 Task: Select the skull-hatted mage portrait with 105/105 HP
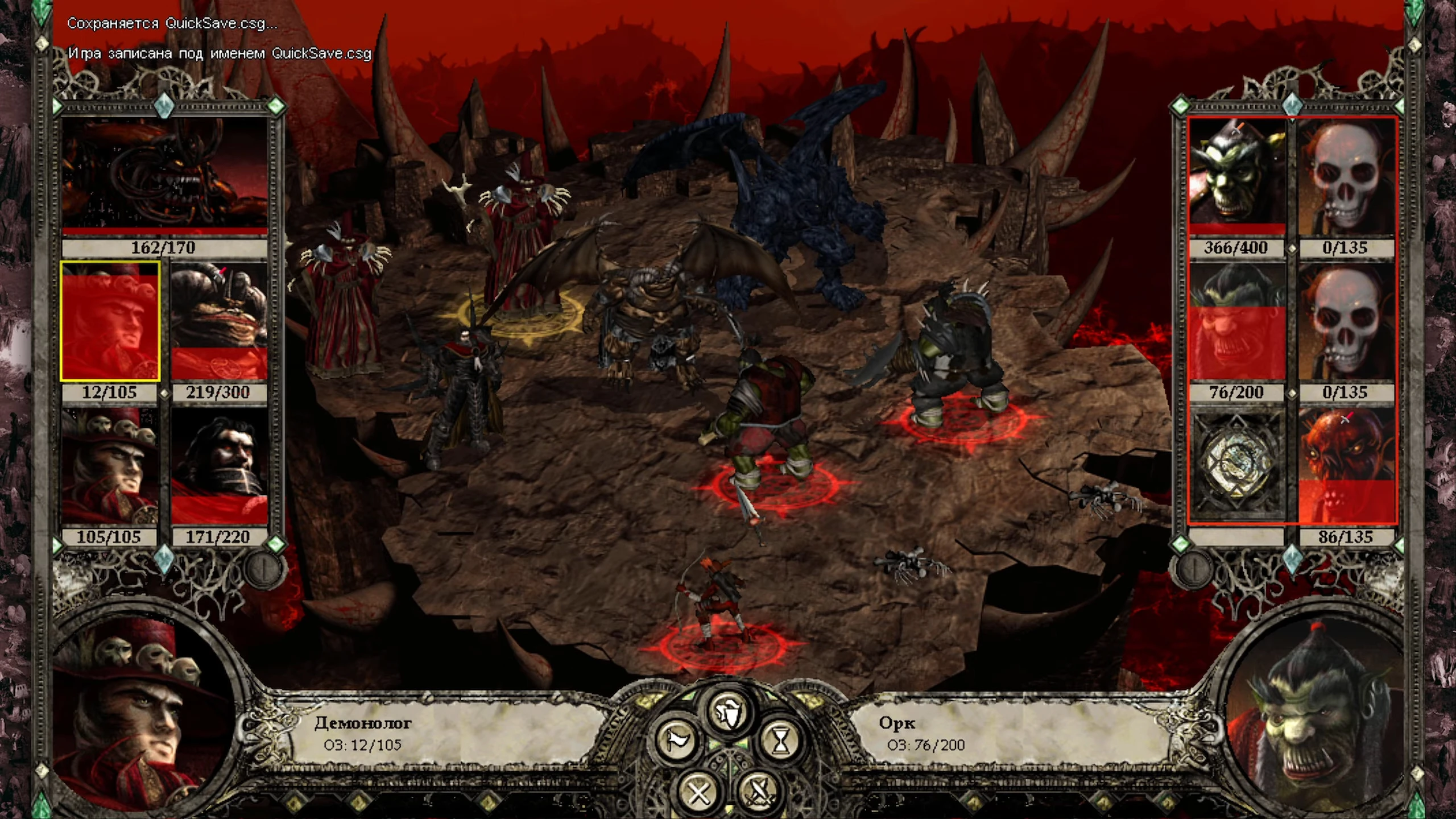pos(110,466)
